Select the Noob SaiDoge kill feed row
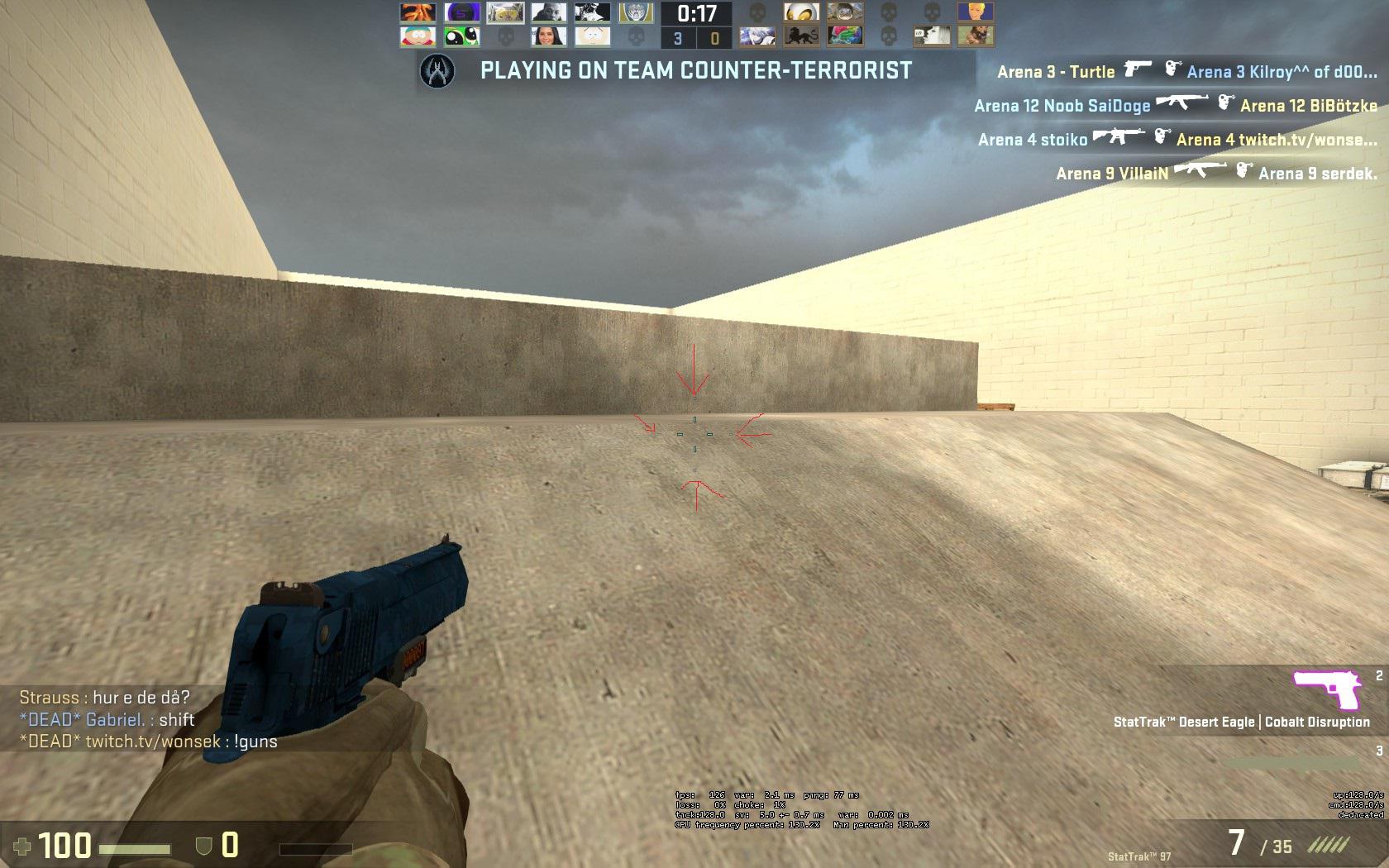This screenshot has height=868, width=1389. tap(1176, 105)
